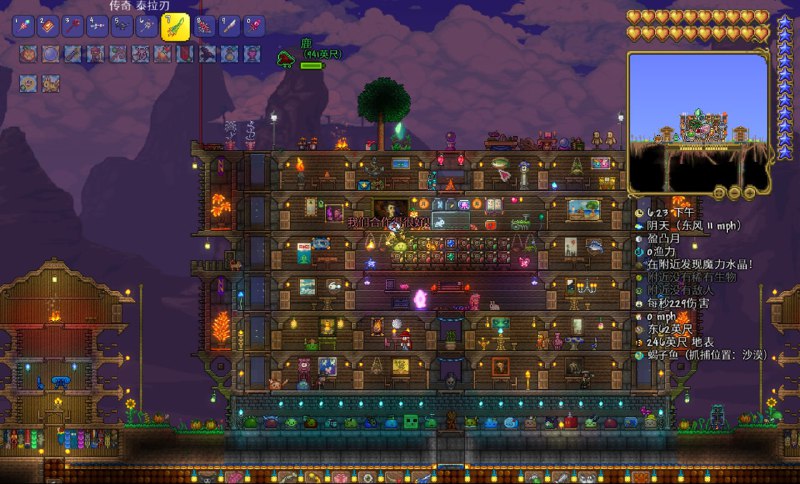The width and height of the screenshot is (800, 484).
Task: Click the bunny pet buff icon
Action: point(51,83)
